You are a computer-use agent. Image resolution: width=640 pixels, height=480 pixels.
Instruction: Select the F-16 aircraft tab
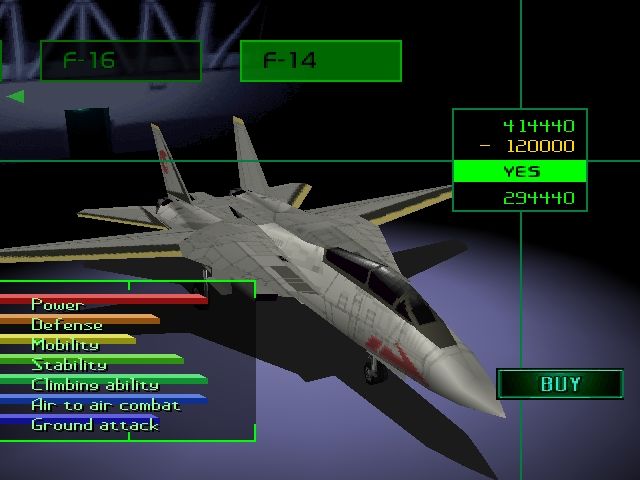pyautogui.click(x=120, y=61)
